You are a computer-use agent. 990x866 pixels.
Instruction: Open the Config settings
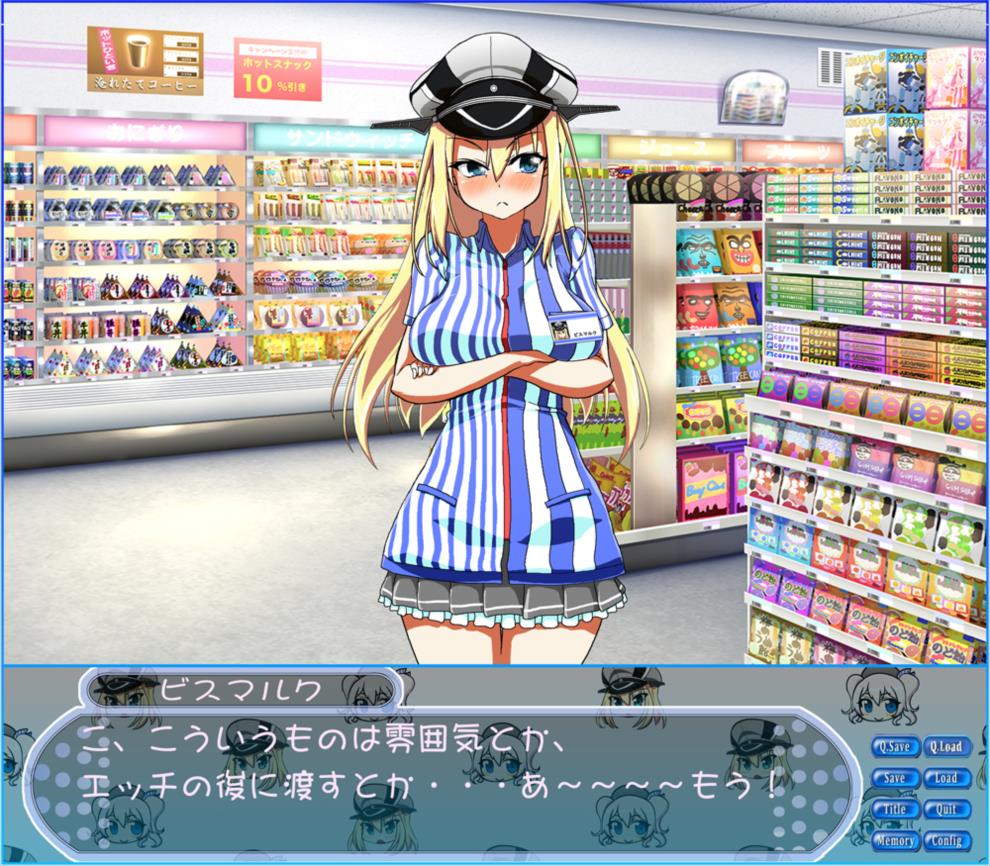point(945,841)
